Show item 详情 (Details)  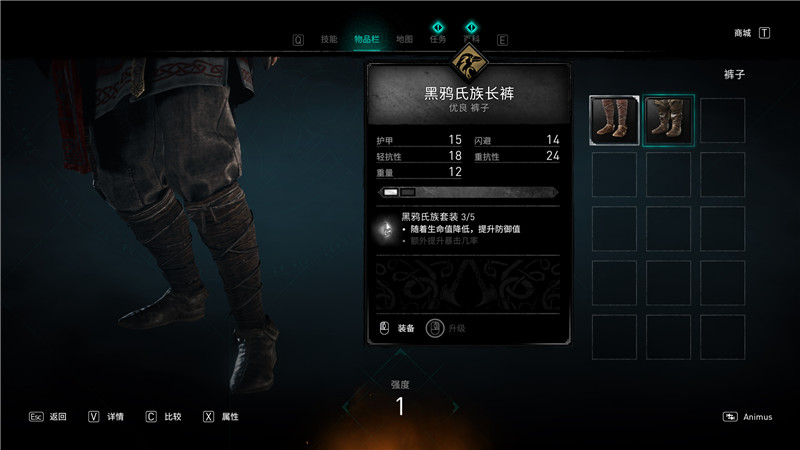click(106, 416)
